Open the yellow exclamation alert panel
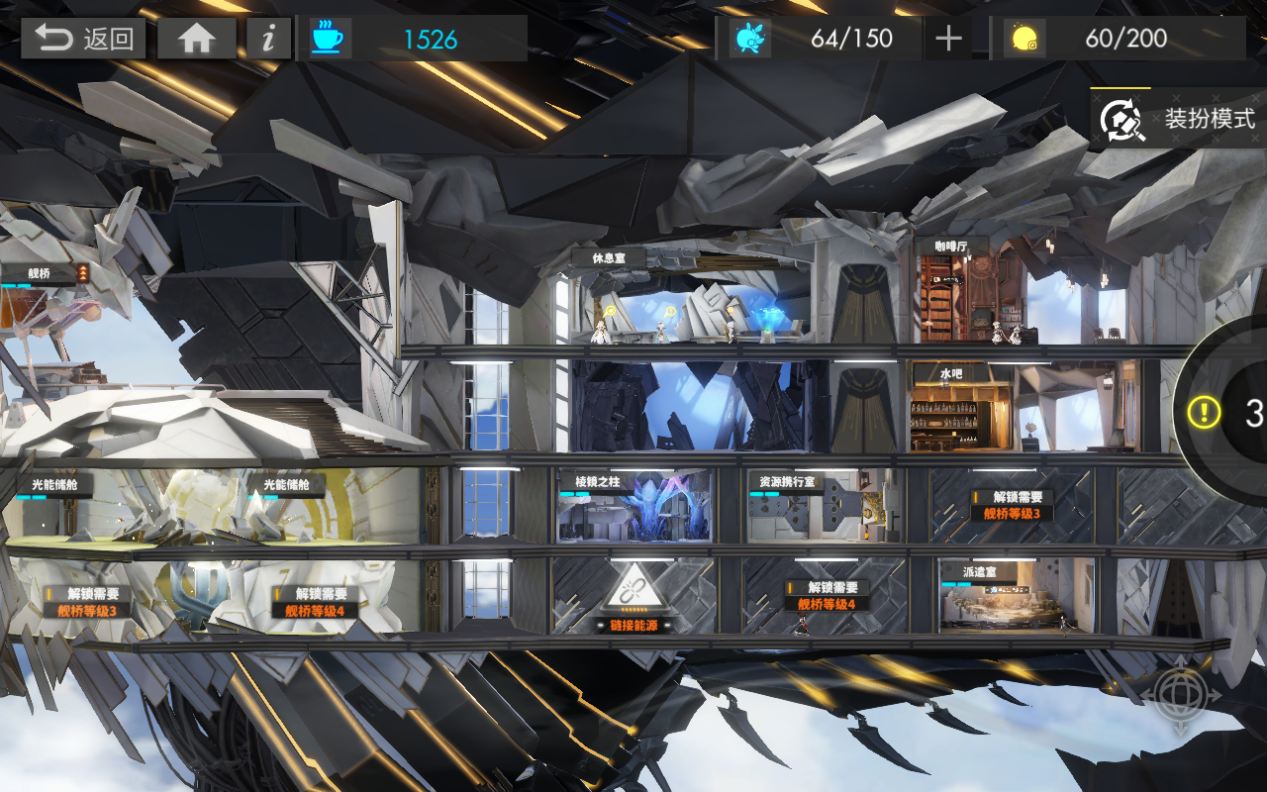Viewport: 1267px width, 792px height. pos(1204,412)
